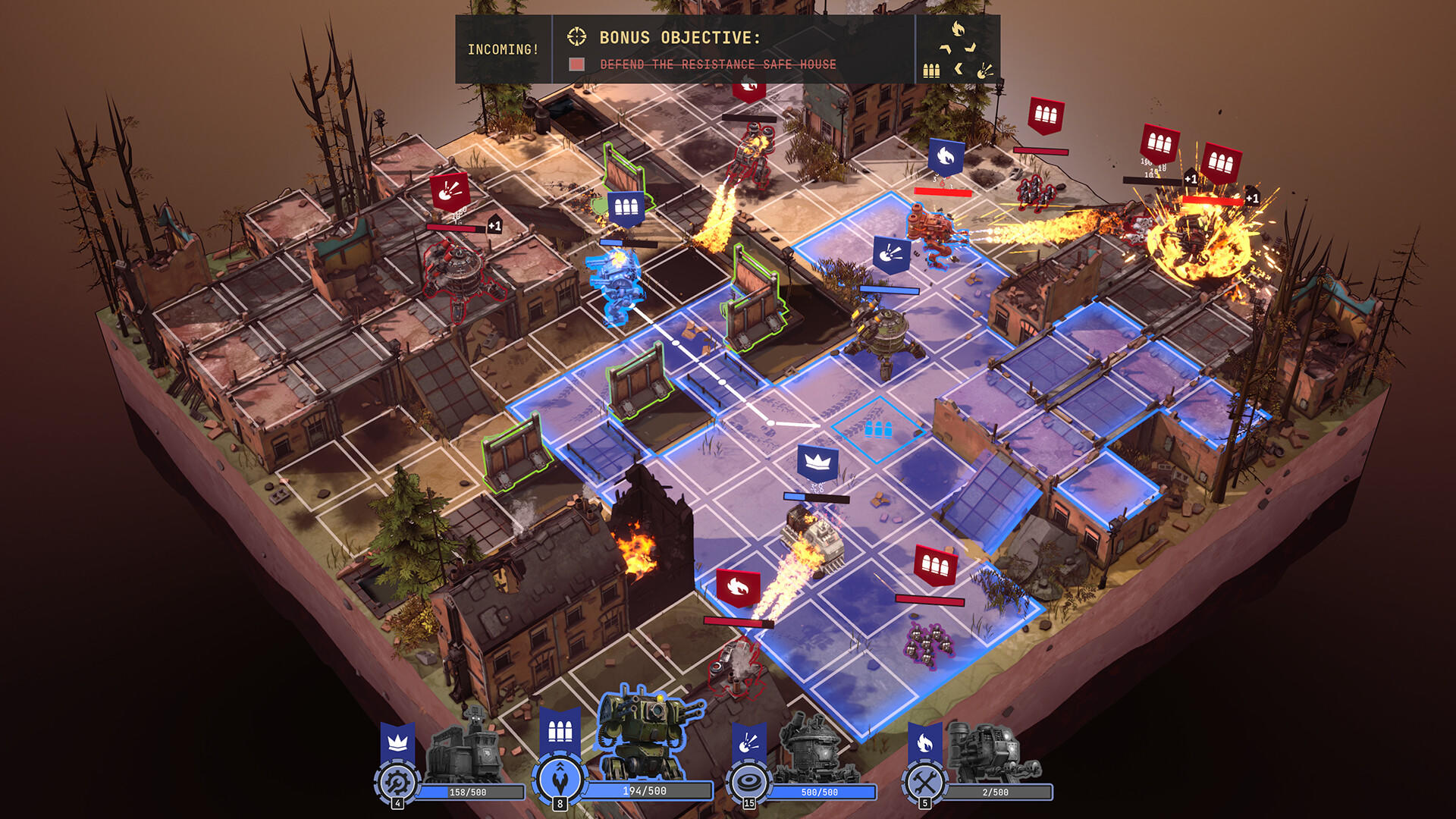Click the INCOMING! label
The width and height of the screenshot is (1456, 819).
[x=504, y=49]
